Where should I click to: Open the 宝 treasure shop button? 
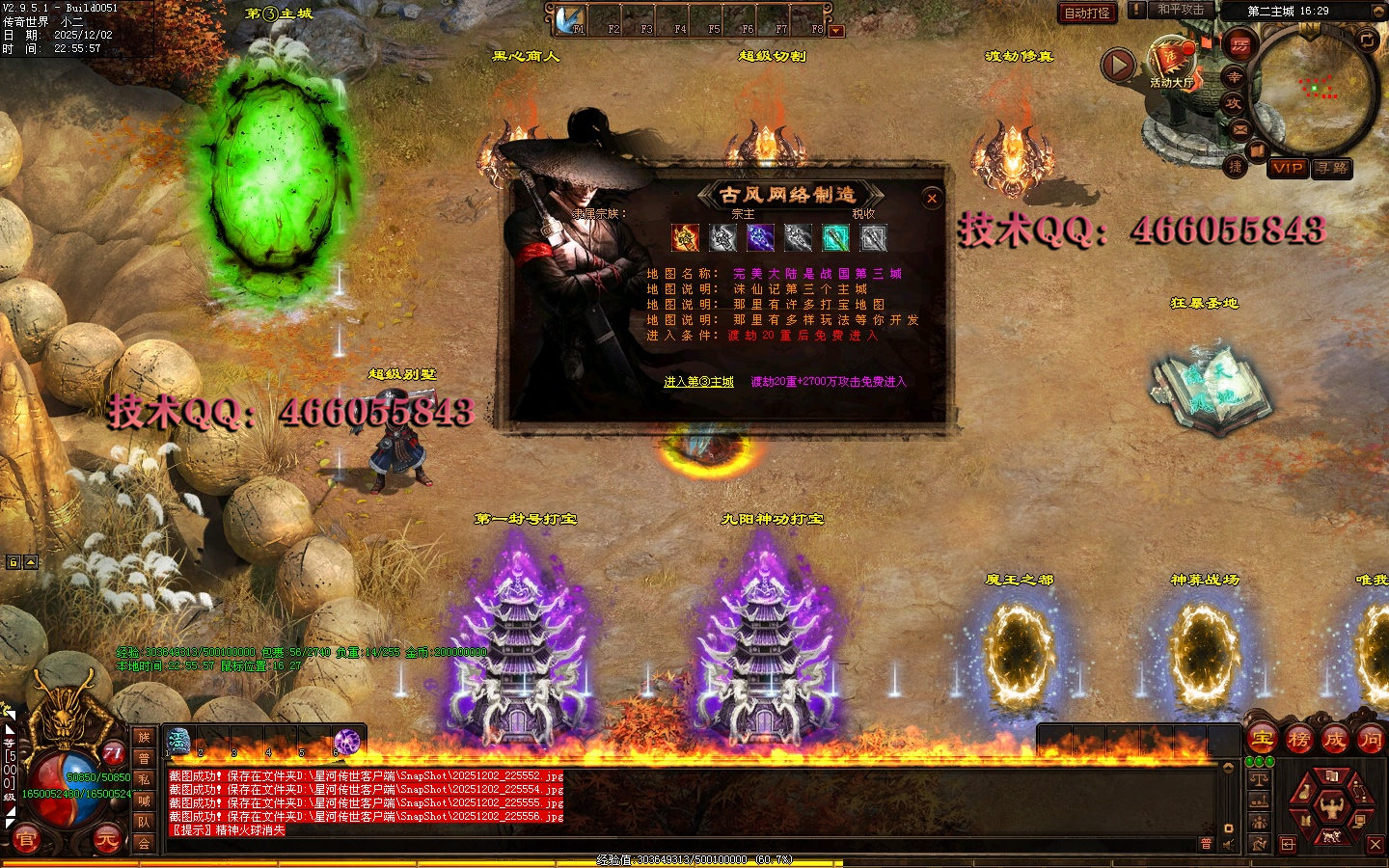(x=1263, y=740)
